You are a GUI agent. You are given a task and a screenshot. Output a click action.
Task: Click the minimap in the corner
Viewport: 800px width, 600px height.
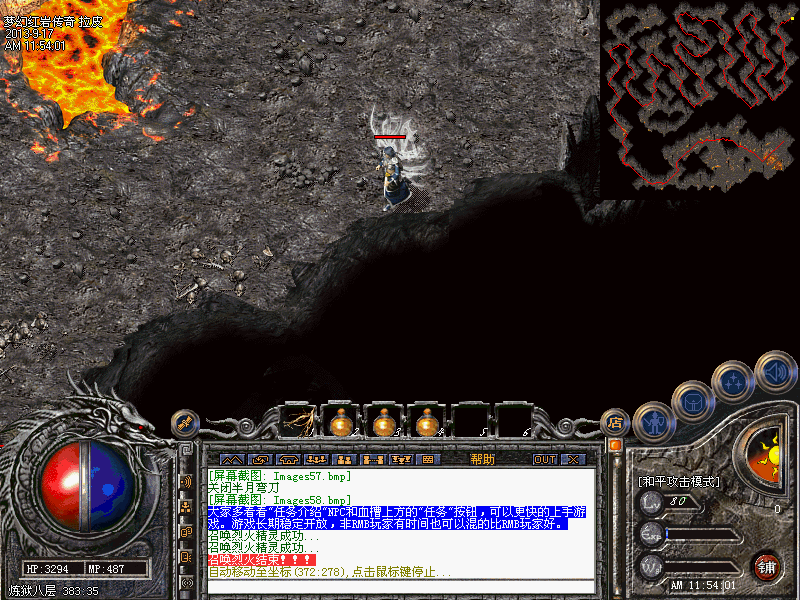(x=699, y=97)
